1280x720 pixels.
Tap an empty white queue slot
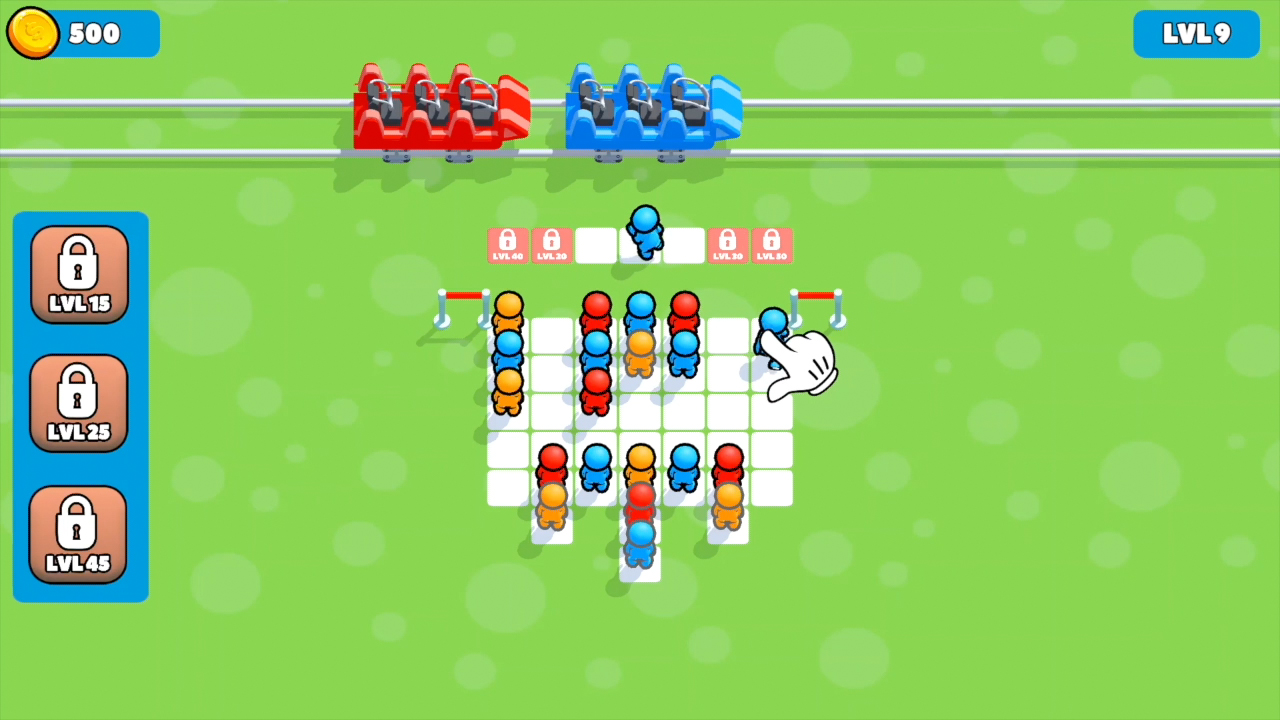tap(596, 244)
